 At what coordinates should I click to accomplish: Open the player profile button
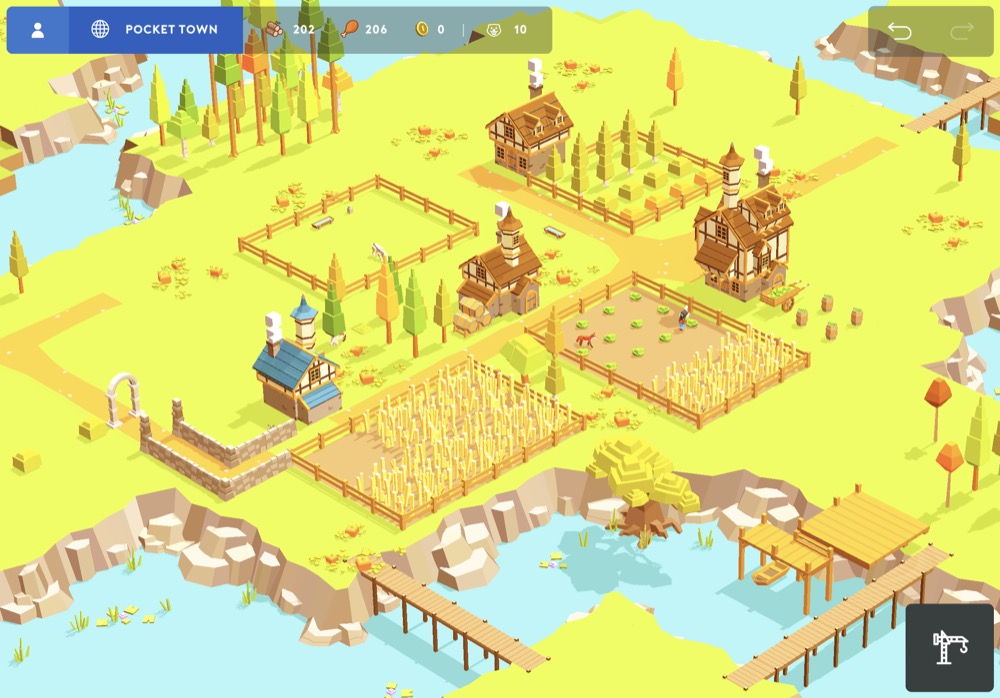pyautogui.click(x=38, y=30)
